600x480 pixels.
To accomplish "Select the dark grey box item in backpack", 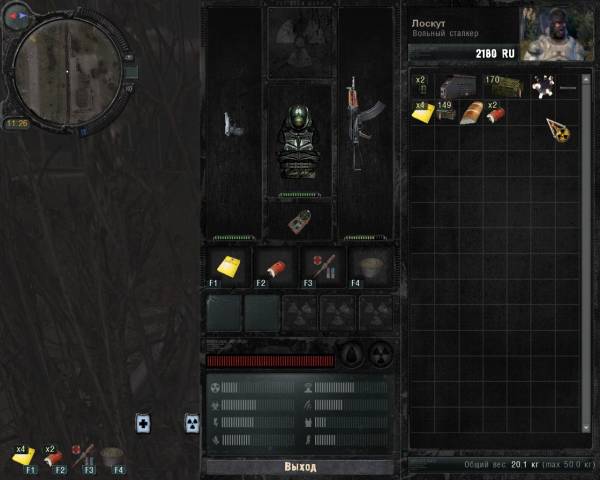I will coord(458,87).
